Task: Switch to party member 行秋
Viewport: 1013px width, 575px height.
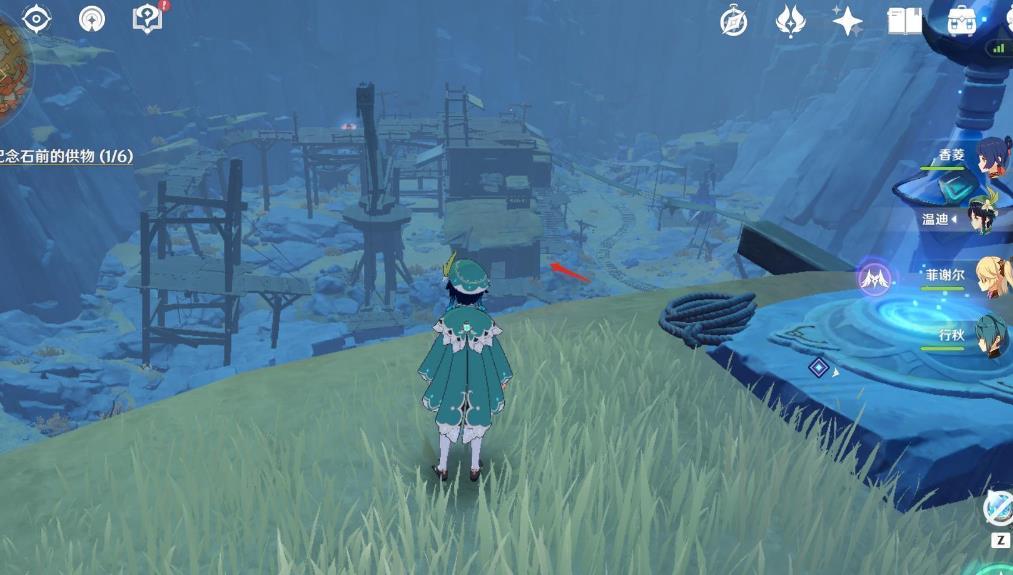Action: tap(991, 335)
